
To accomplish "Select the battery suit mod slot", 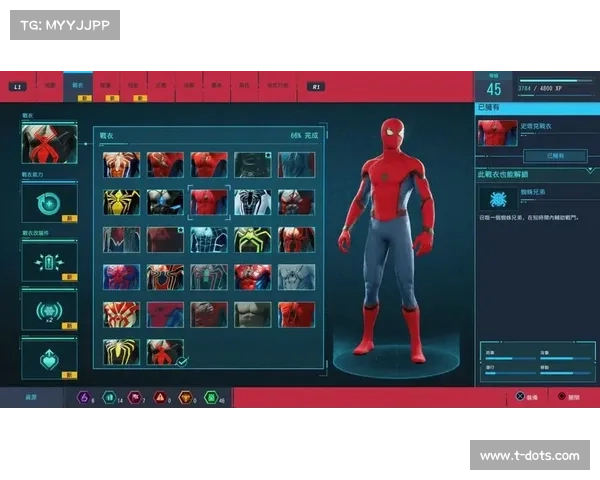I will click(49, 262).
